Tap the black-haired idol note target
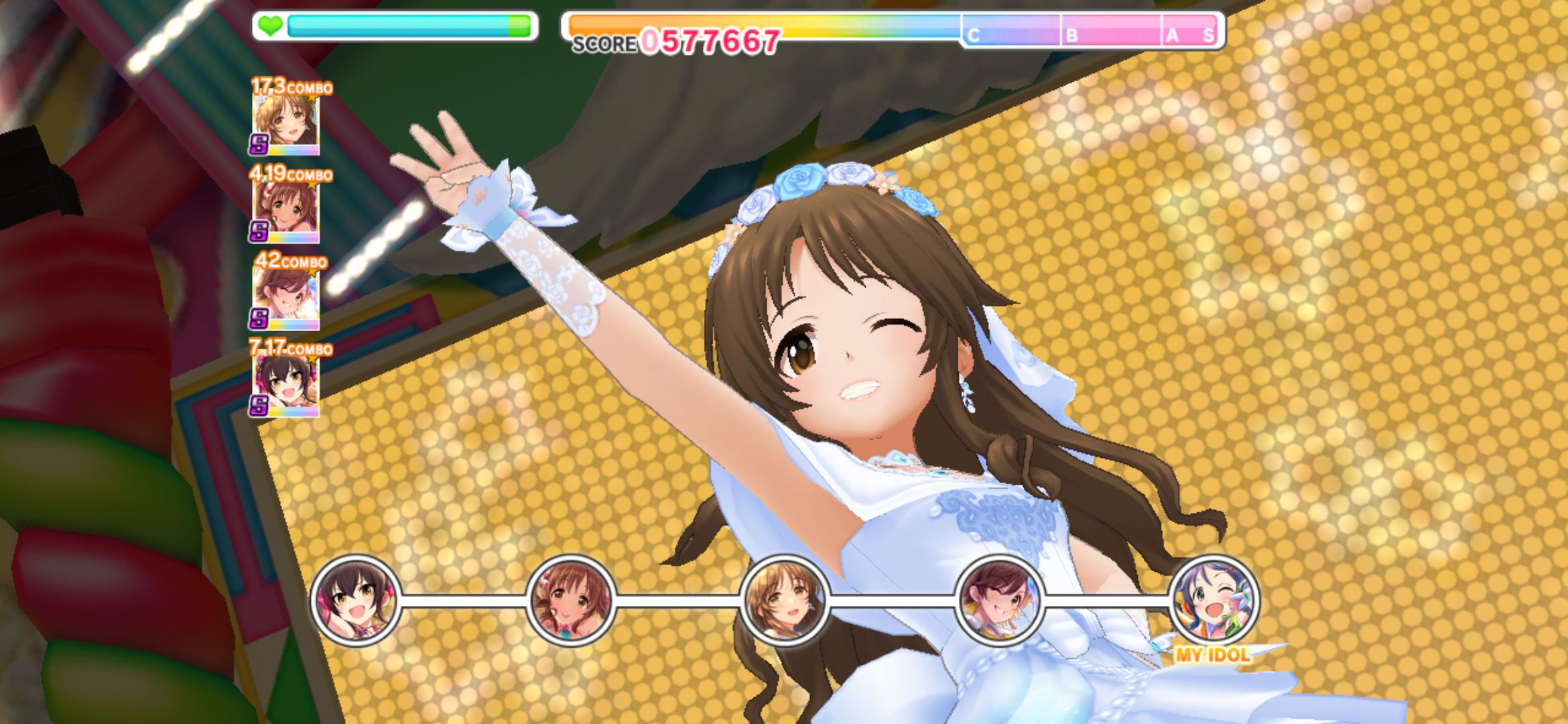 (356, 600)
